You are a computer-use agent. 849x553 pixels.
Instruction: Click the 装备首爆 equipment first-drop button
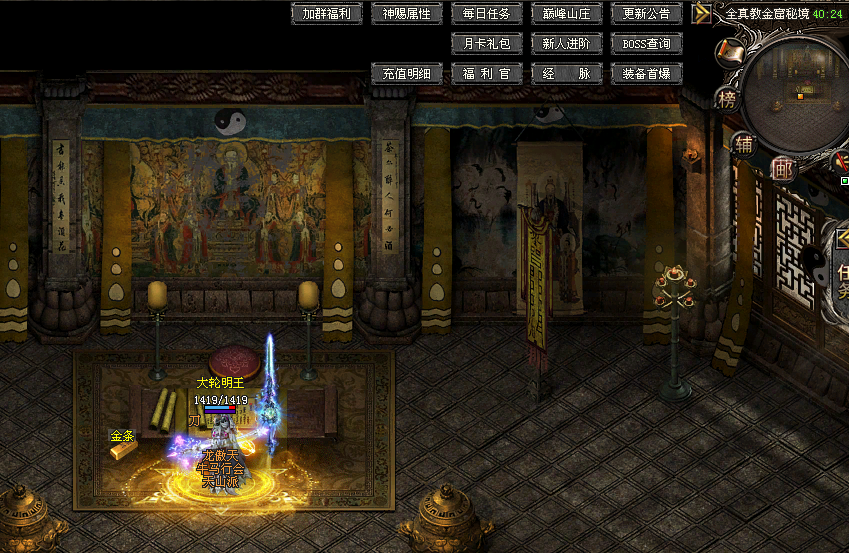click(x=647, y=73)
